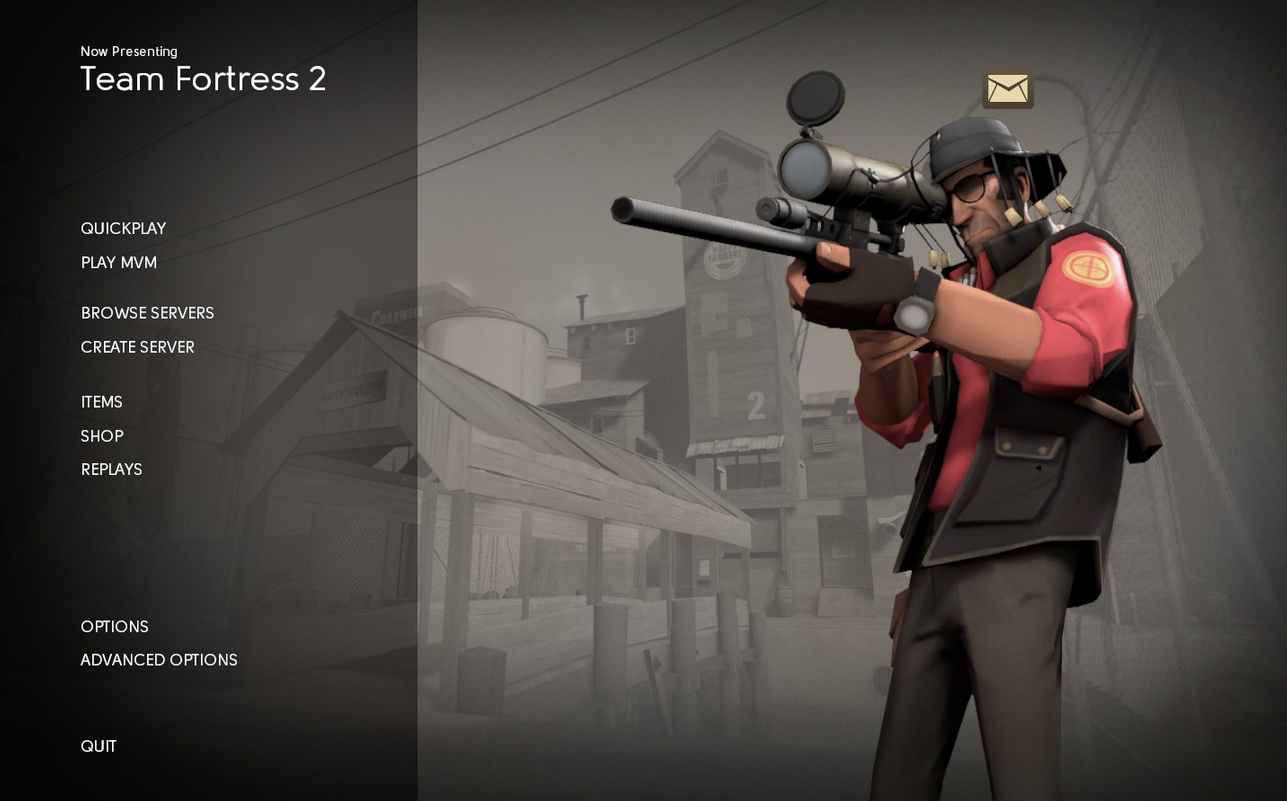Show the Replays screen
Image resolution: width=1287 pixels, height=801 pixels.
111,470
